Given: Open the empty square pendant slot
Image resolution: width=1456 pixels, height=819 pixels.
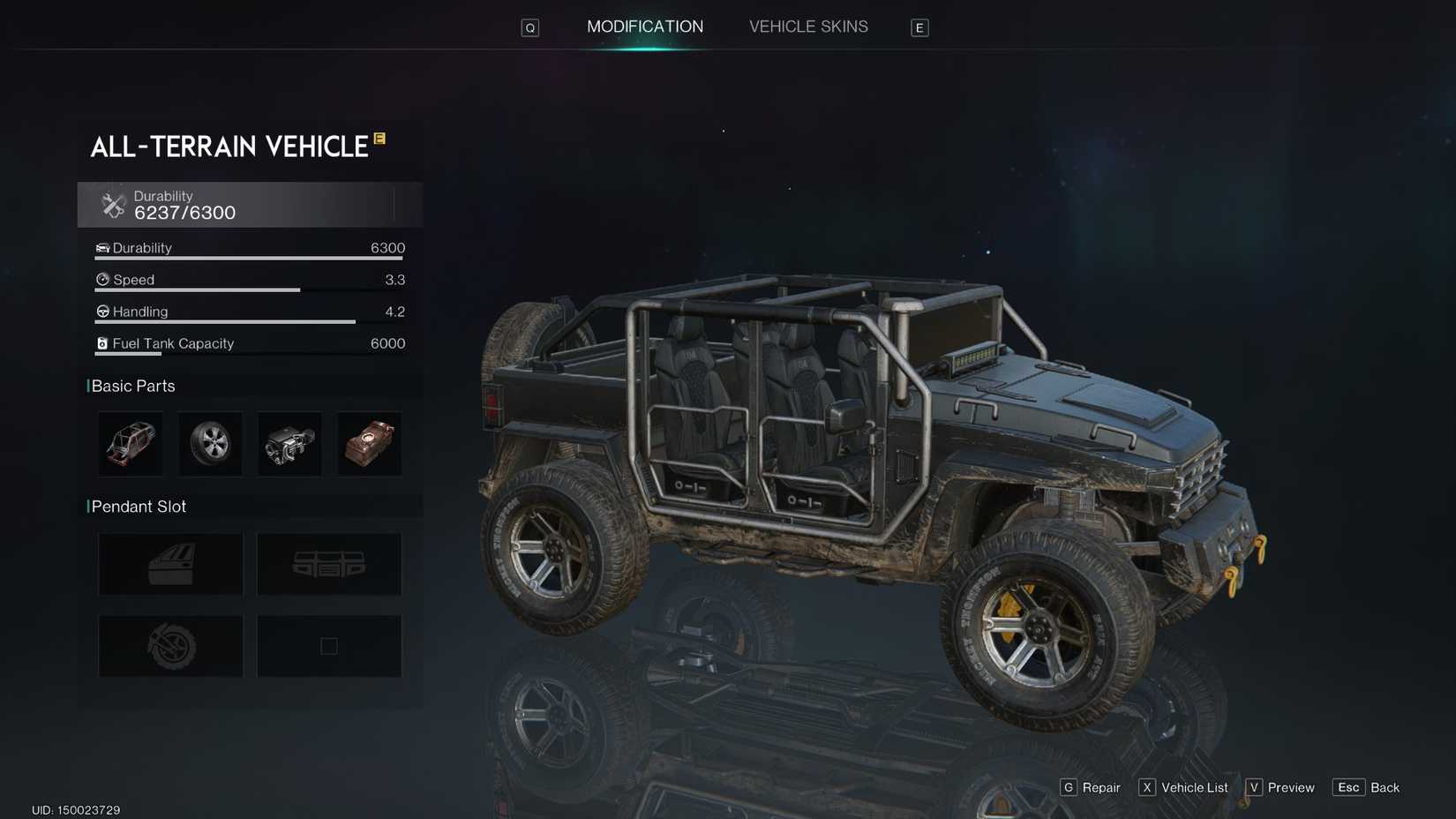Looking at the screenshot, I should pos(328,645).
